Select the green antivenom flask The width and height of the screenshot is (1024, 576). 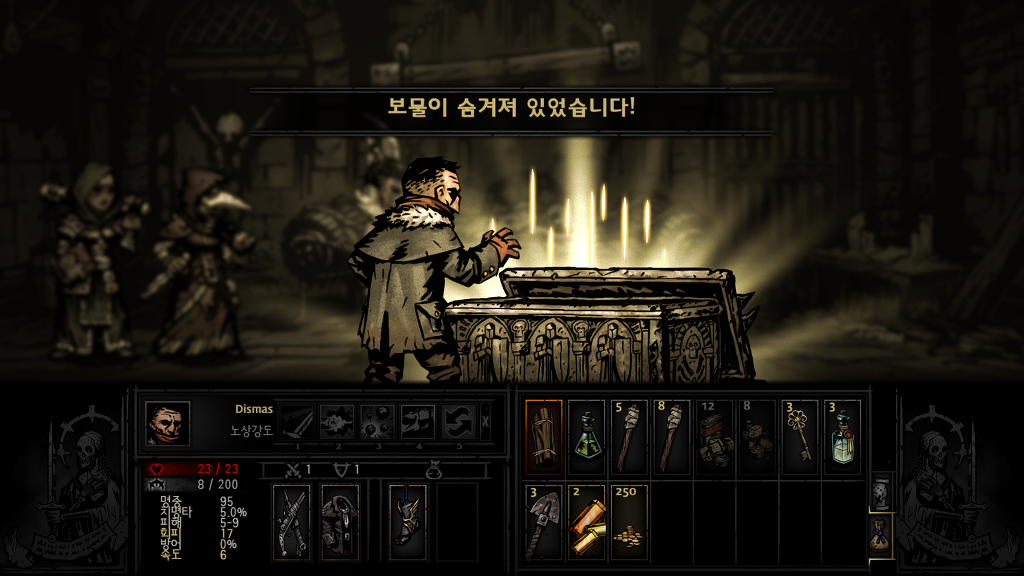(587, 437)
